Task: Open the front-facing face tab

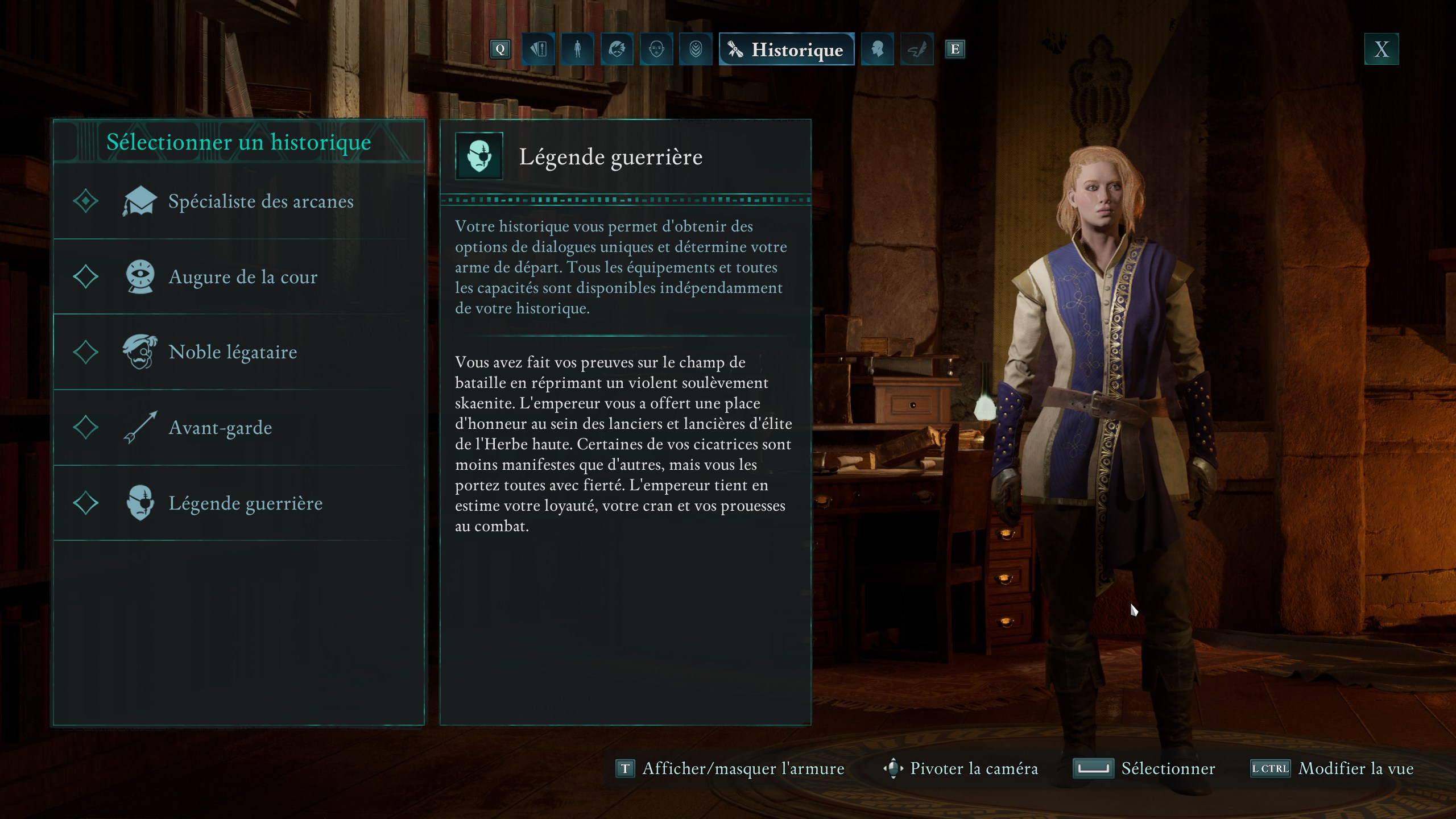Action: coord(656,49)
